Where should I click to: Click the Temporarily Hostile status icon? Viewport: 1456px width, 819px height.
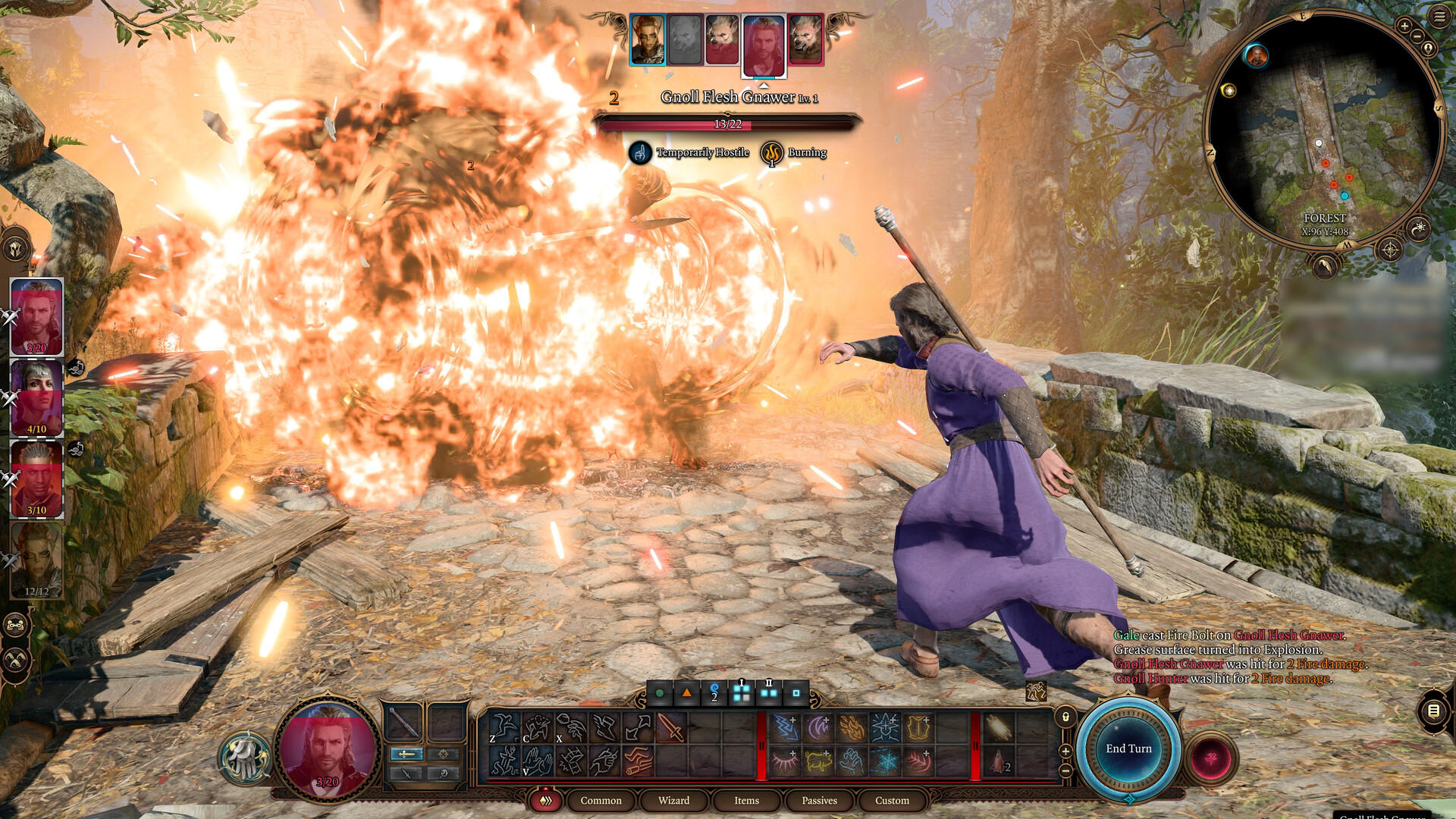[639, 152]
